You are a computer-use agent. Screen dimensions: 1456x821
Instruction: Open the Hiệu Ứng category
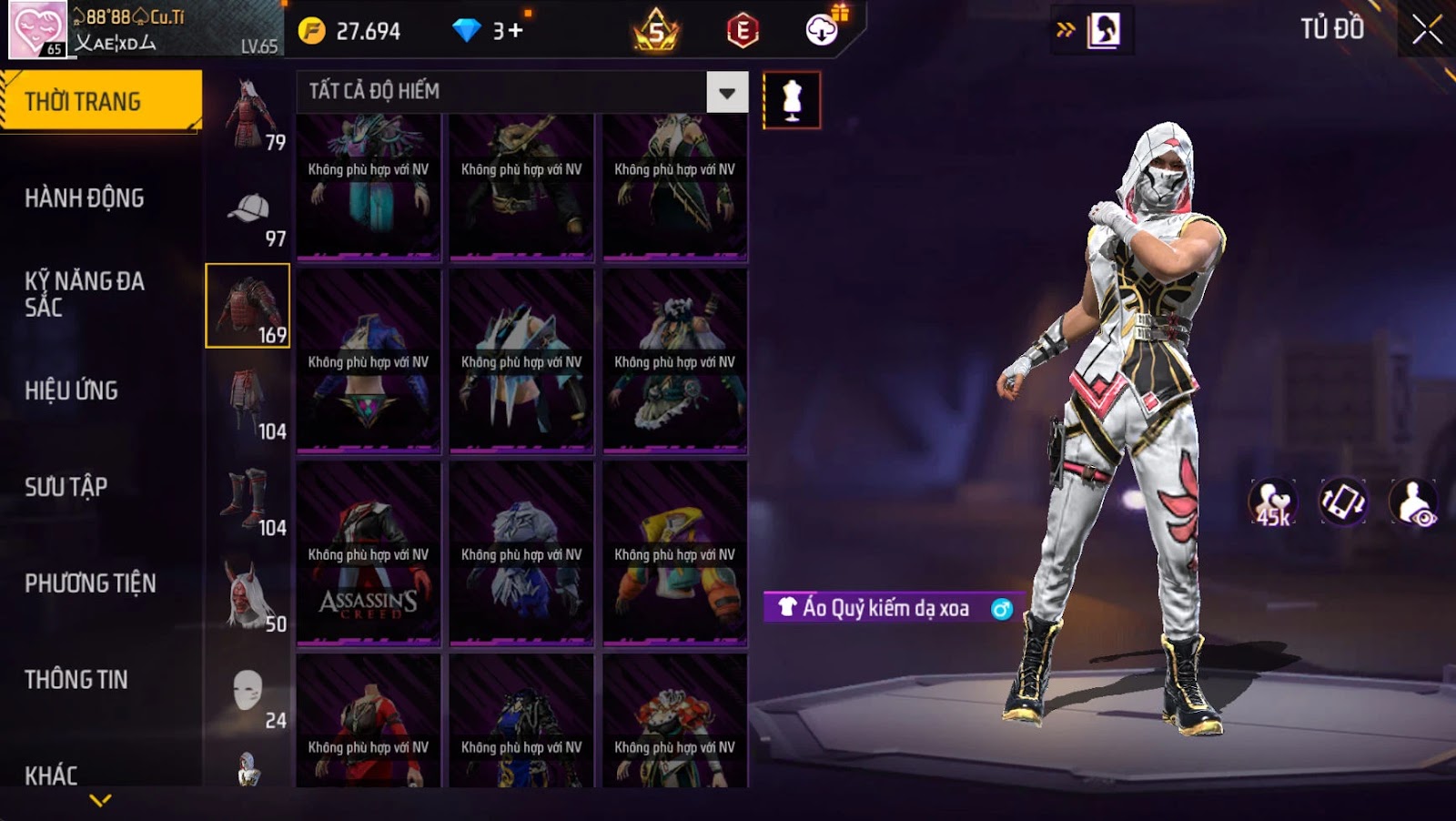(71, 390)
